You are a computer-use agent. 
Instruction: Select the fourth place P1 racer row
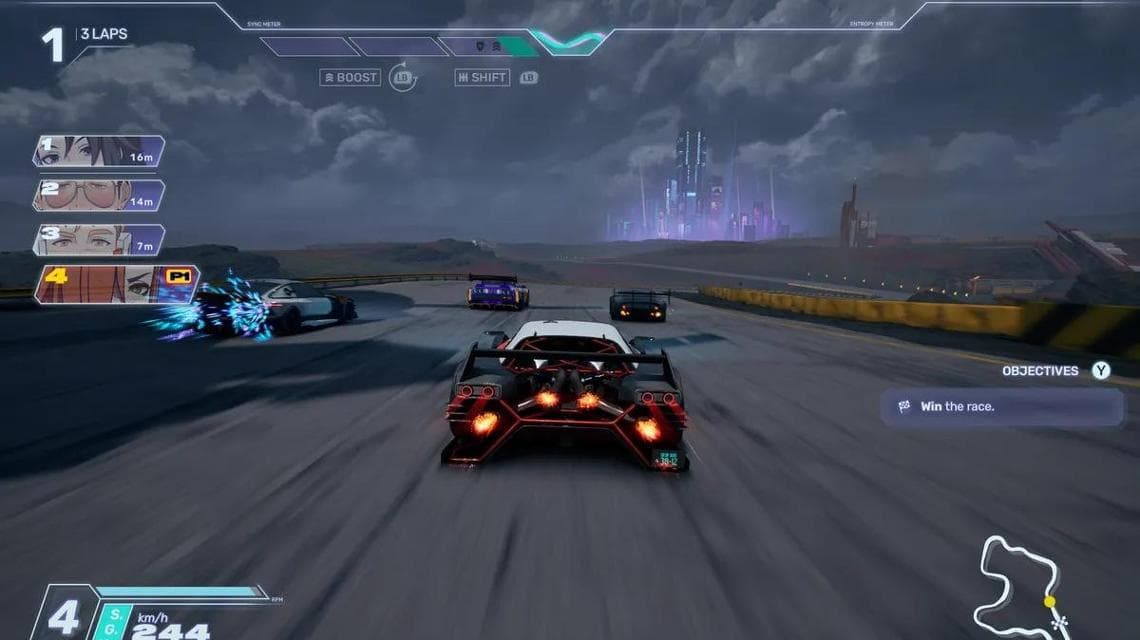point(115,284)
